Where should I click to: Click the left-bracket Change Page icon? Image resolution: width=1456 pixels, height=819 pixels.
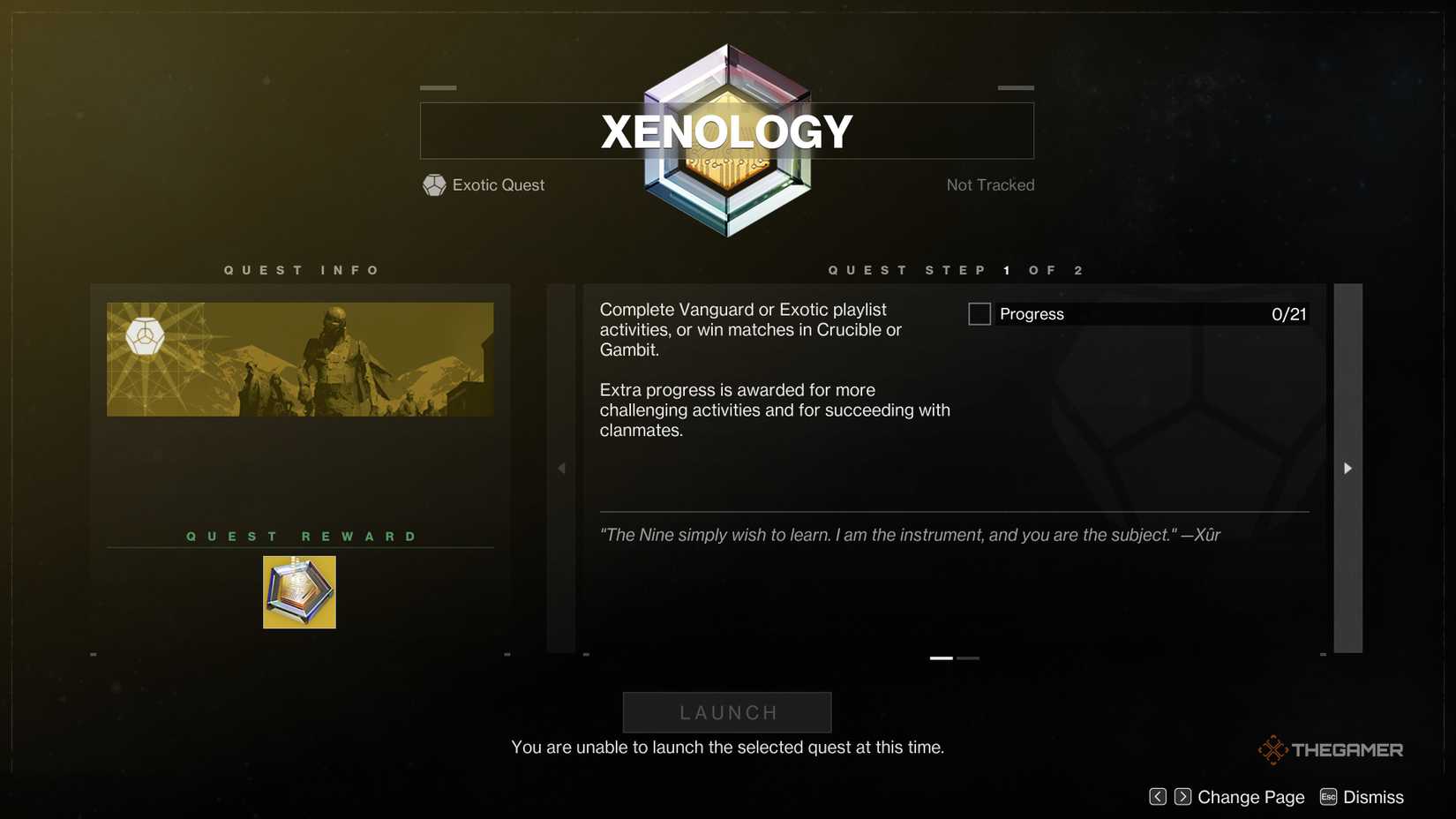pyautogui.click(x=1157, y=796)
